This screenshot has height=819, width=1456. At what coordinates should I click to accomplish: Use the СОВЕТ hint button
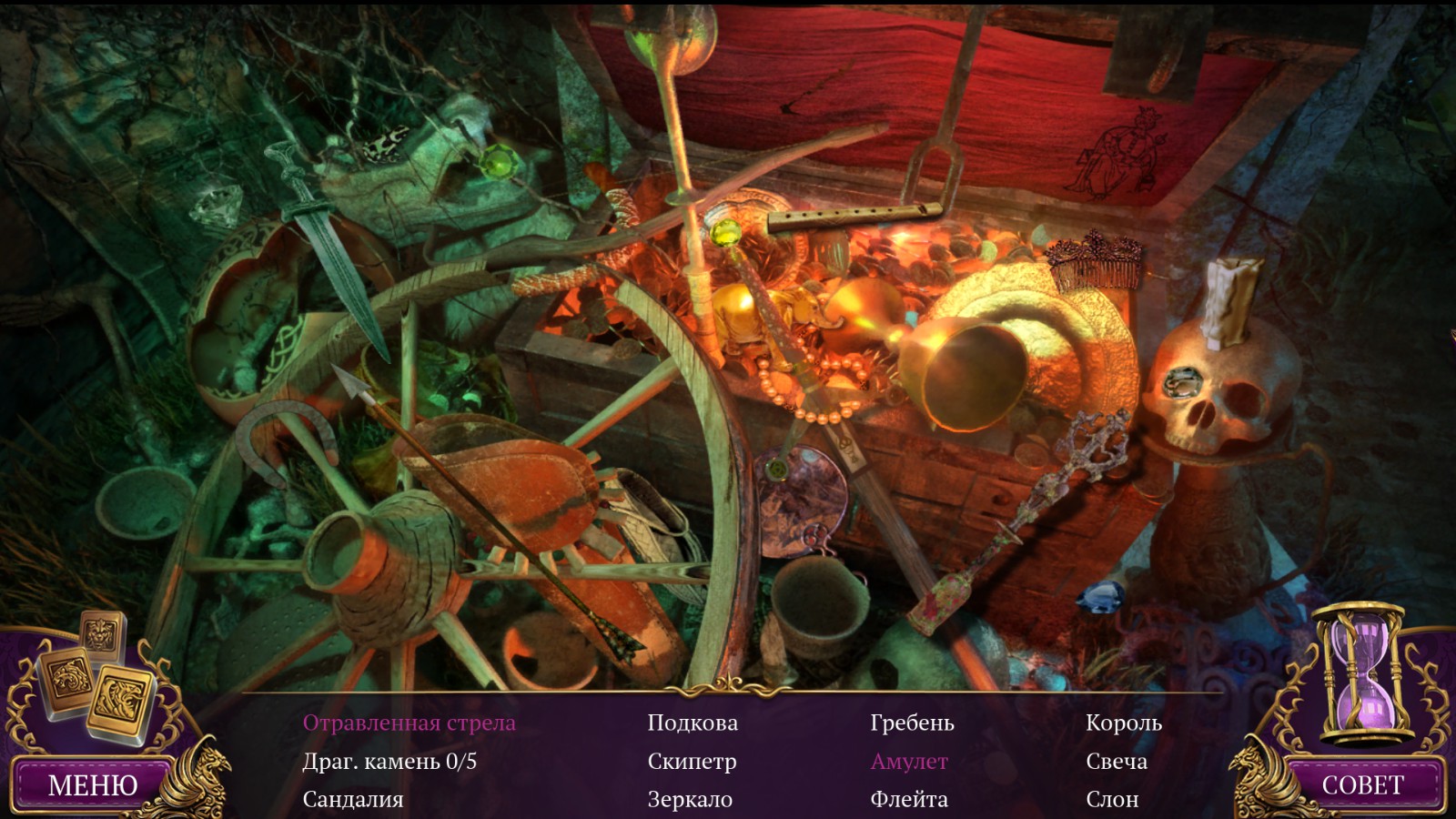pos(1362,784)
